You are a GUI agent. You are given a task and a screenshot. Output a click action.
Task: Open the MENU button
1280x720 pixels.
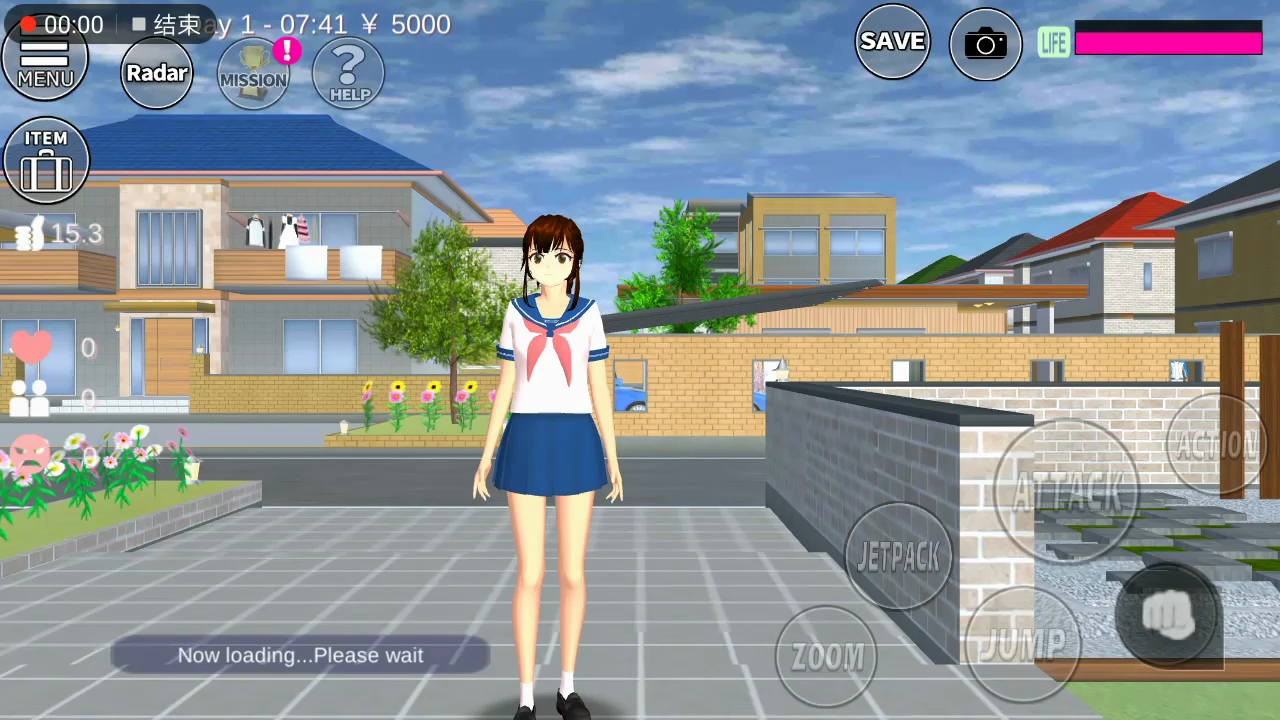coord(45,60)
